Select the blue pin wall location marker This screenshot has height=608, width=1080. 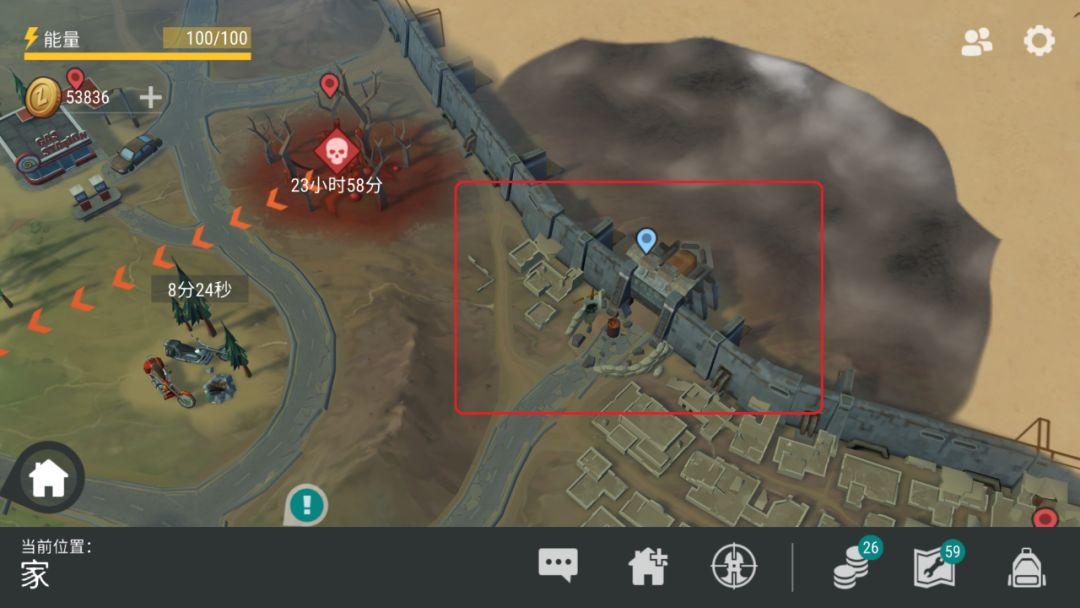[646, 240]
